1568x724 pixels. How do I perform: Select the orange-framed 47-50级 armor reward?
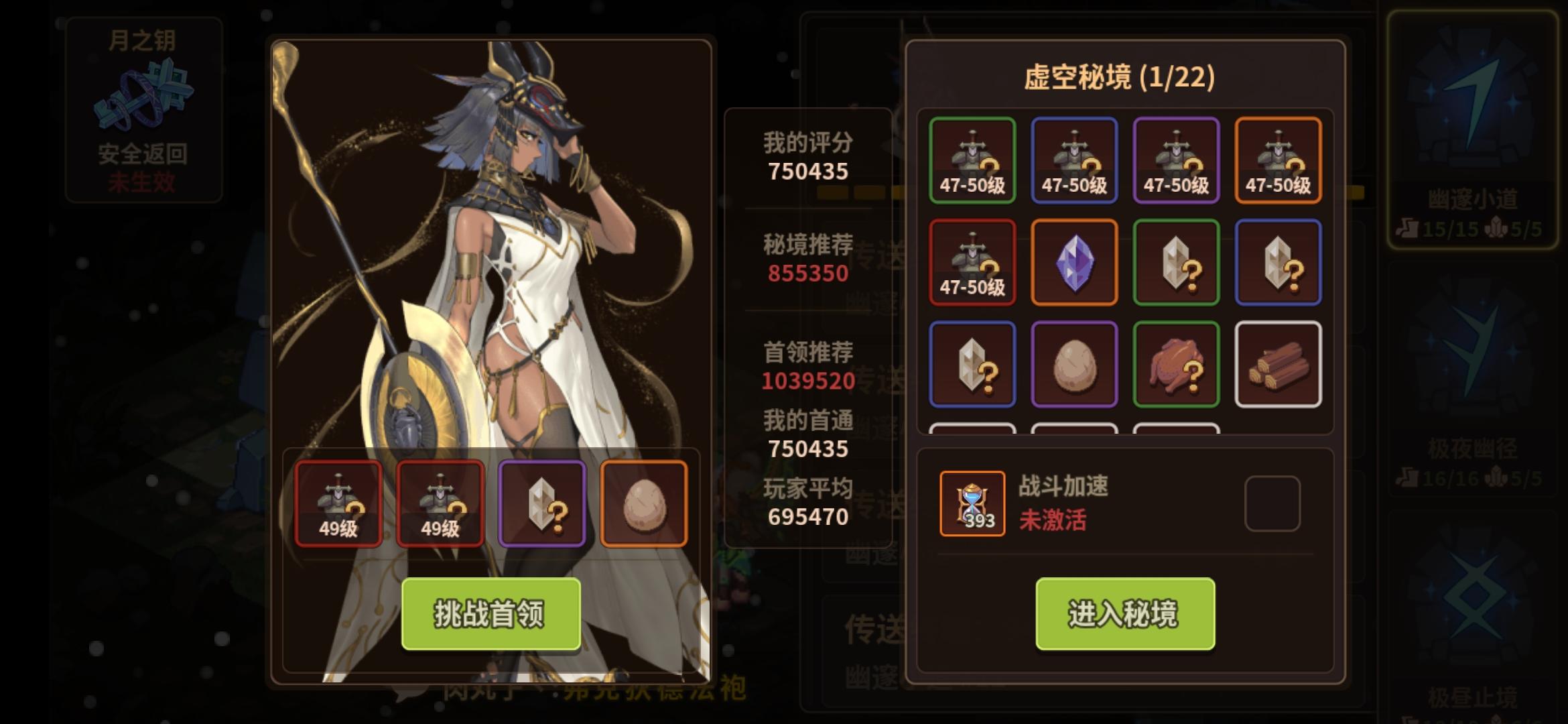pyautogui.click(x=1279, y=161)
